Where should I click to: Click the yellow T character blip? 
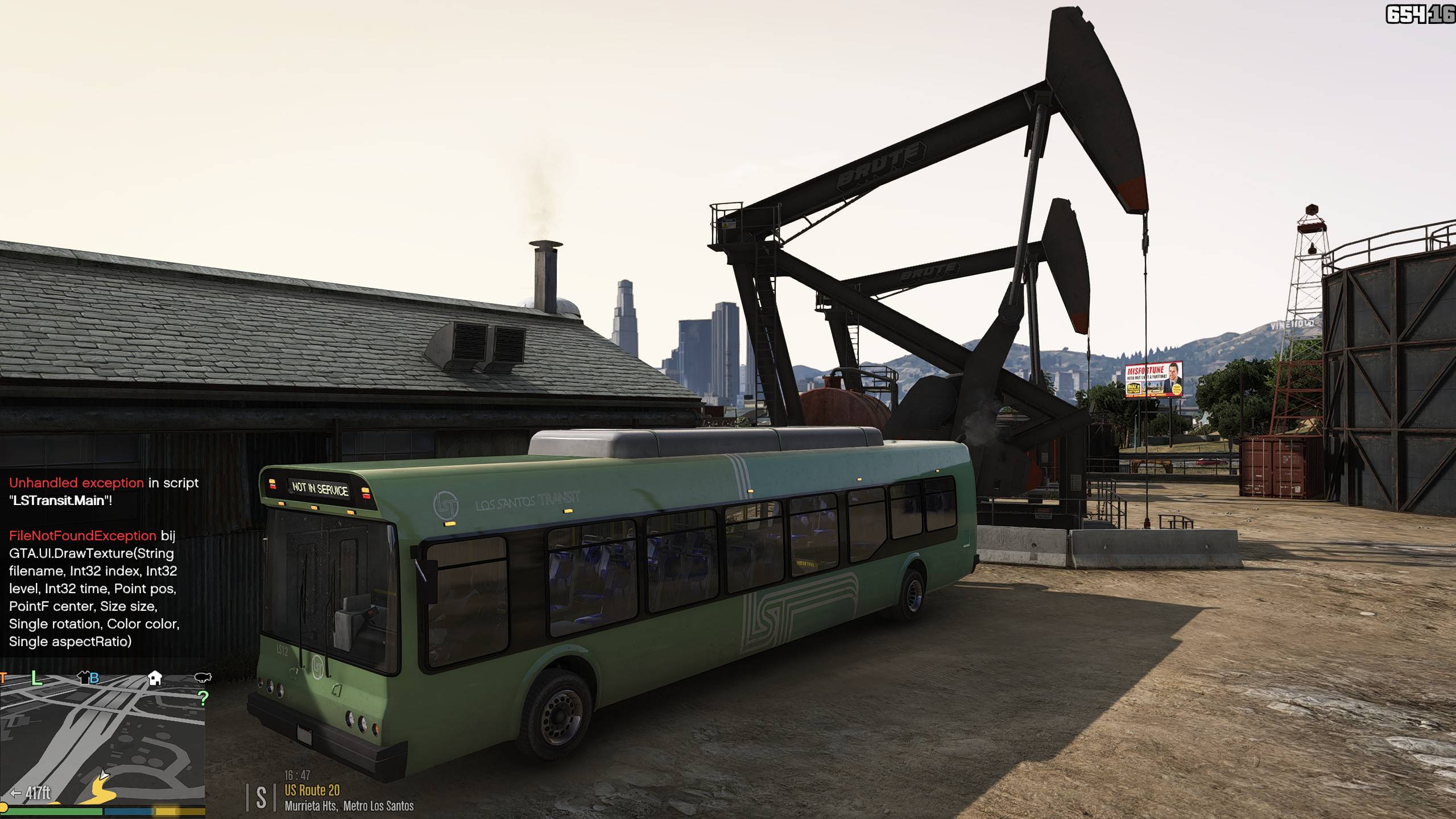pyautogui.click(x=3, y=677)
